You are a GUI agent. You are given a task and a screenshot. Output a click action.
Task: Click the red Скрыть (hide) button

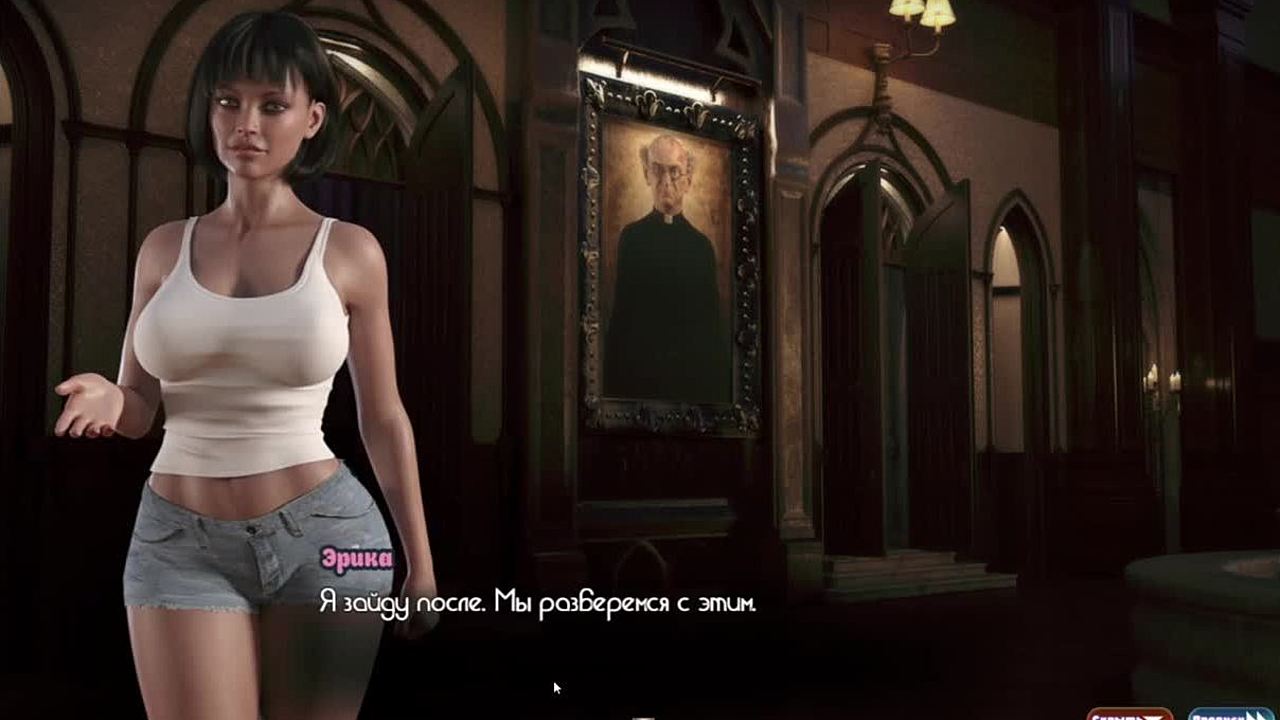(1130, 714)
